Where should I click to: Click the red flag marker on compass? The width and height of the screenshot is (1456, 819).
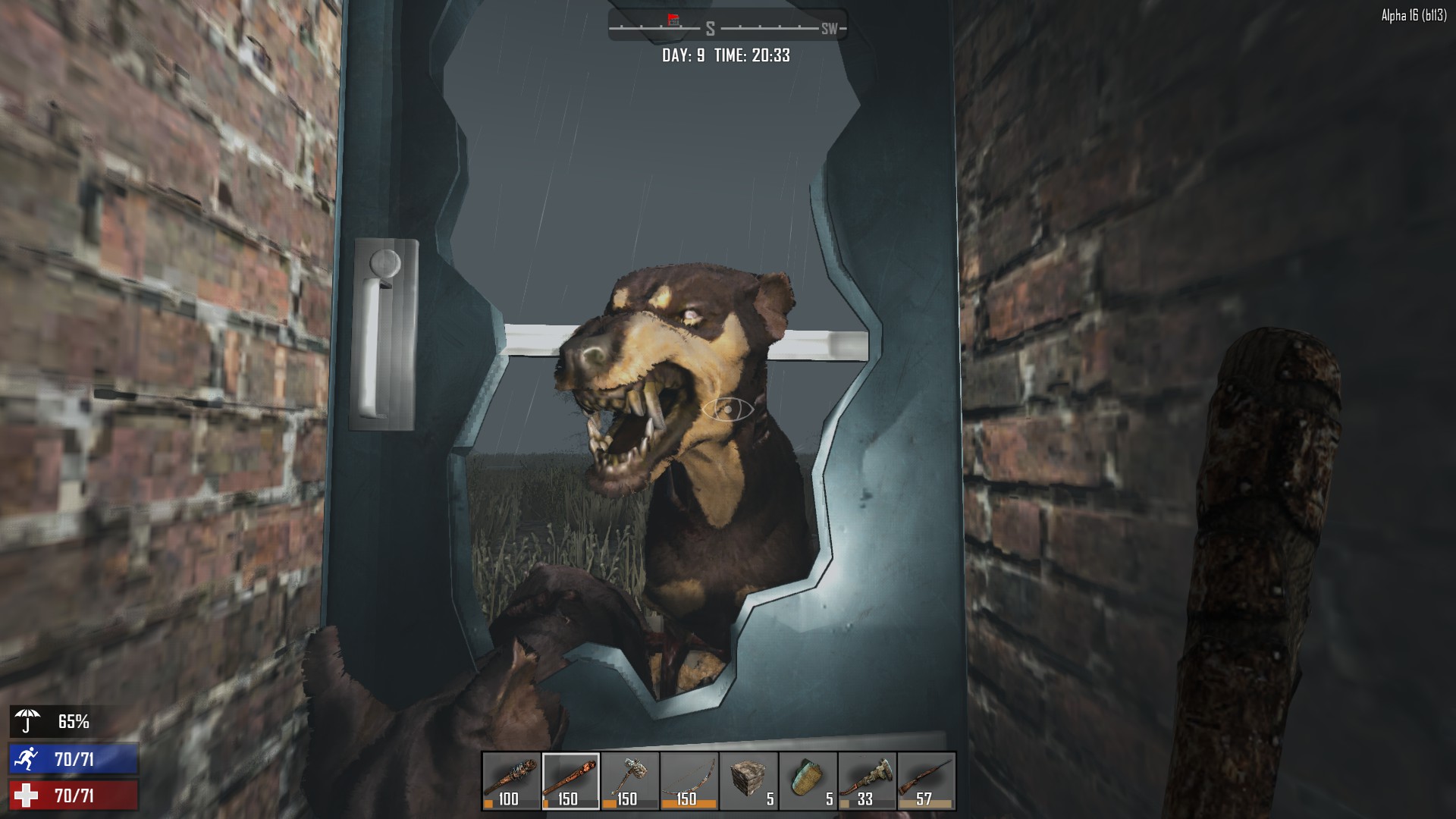click(x=673, y=19)
